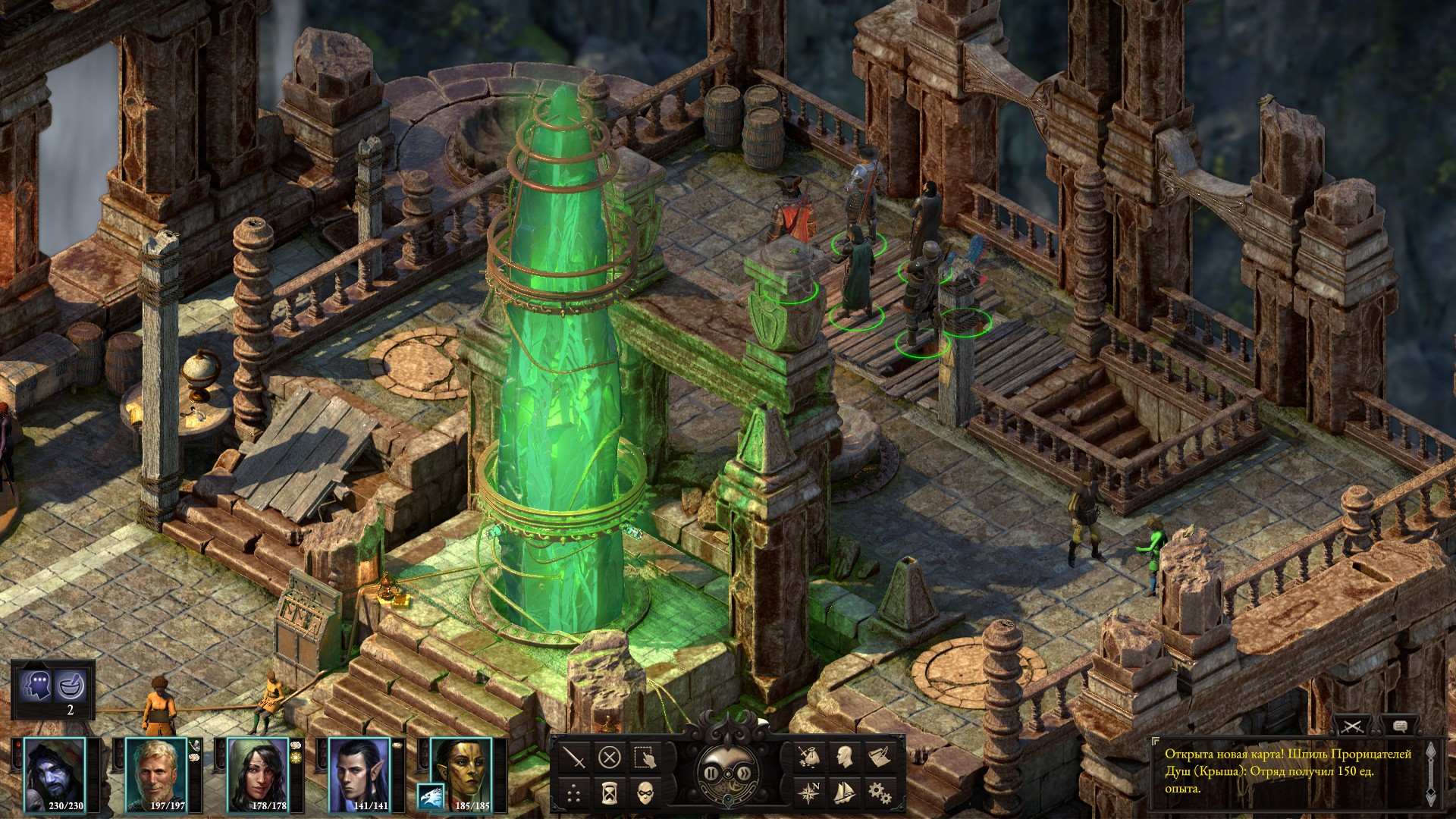
Task: Select the blue-skinned hooded character portrait
Action: [x=55, y=775]
